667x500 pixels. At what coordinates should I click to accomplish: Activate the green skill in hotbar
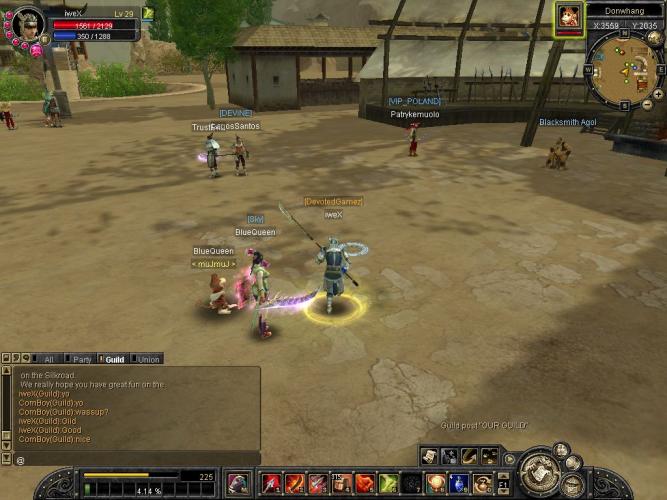389,484
